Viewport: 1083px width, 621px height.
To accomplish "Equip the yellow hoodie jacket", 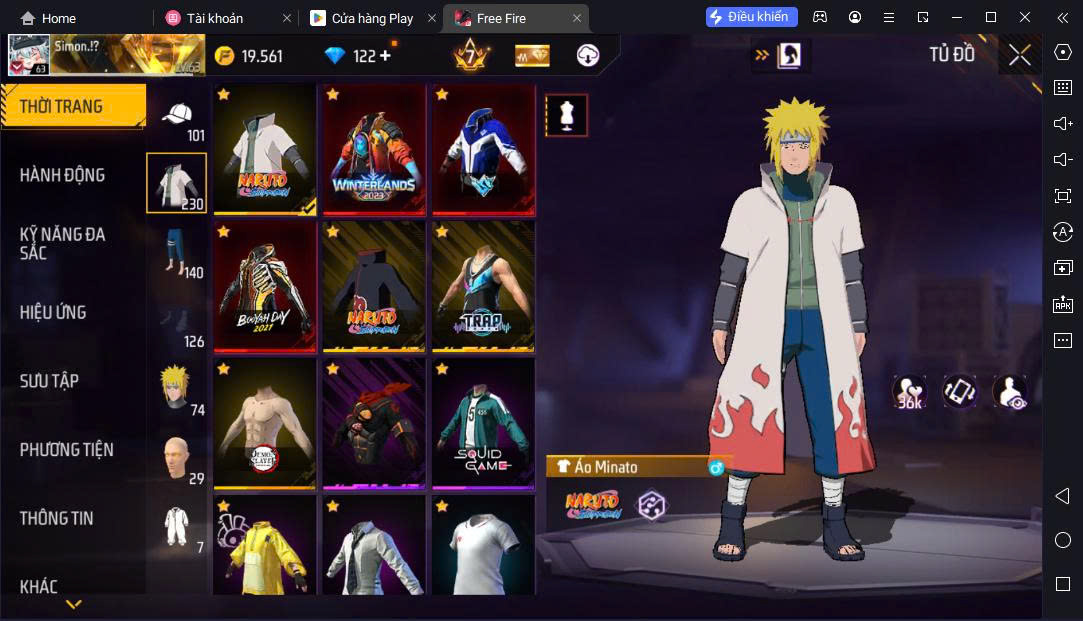I will coord(265,547).
